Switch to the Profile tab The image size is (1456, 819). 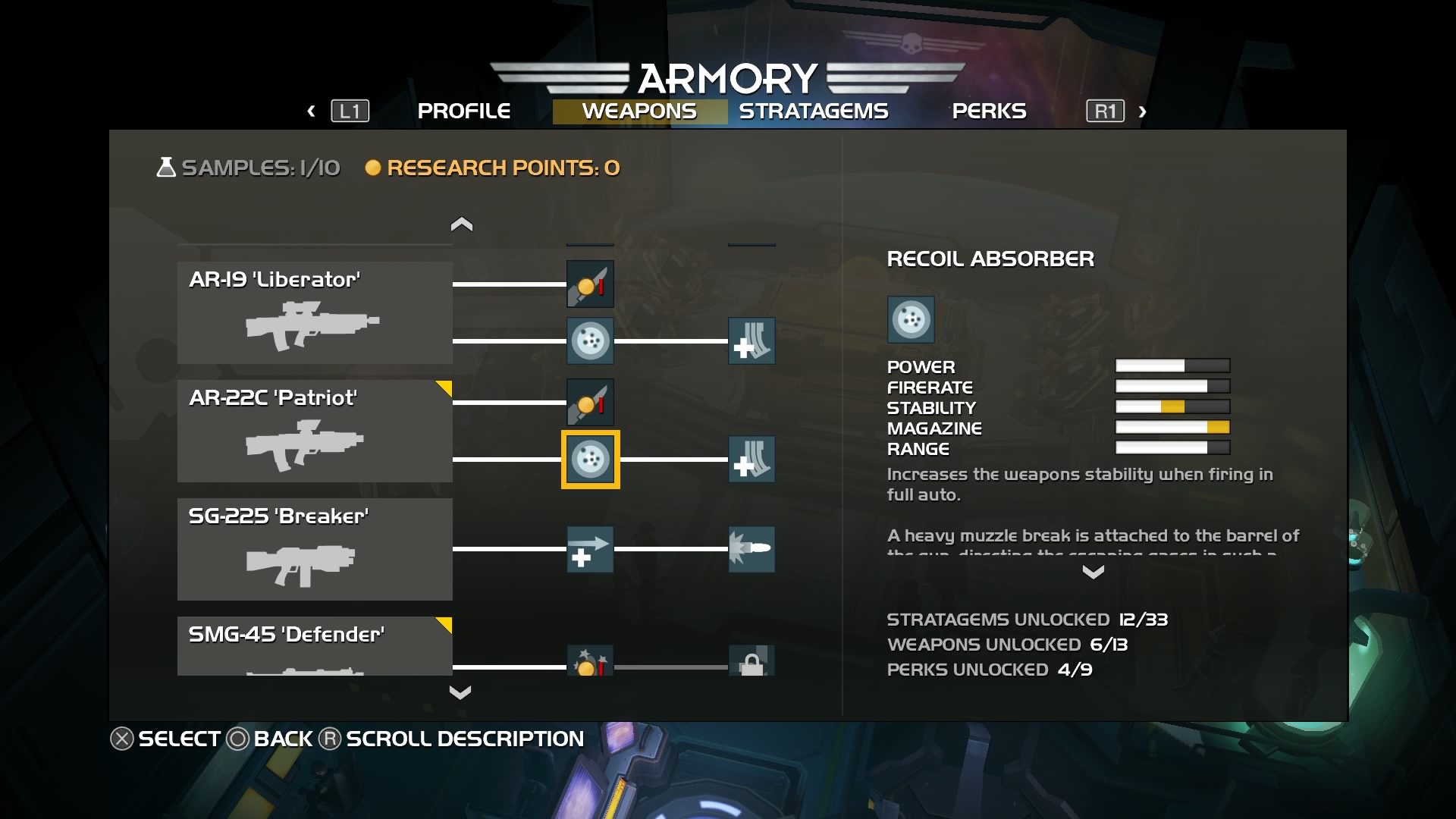pos(463,111)
